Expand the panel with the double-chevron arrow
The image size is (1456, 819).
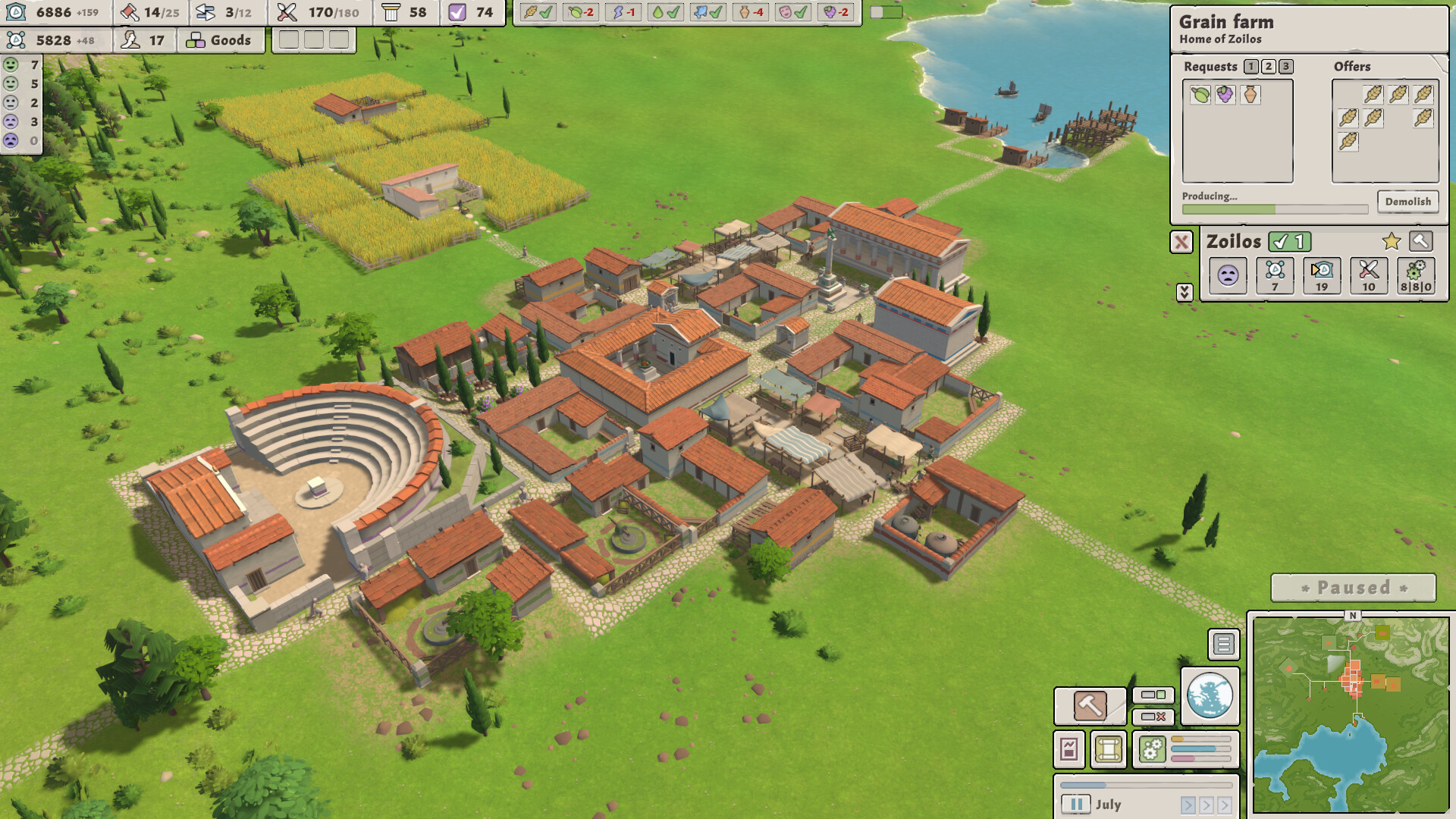[x=1185, y=292]
